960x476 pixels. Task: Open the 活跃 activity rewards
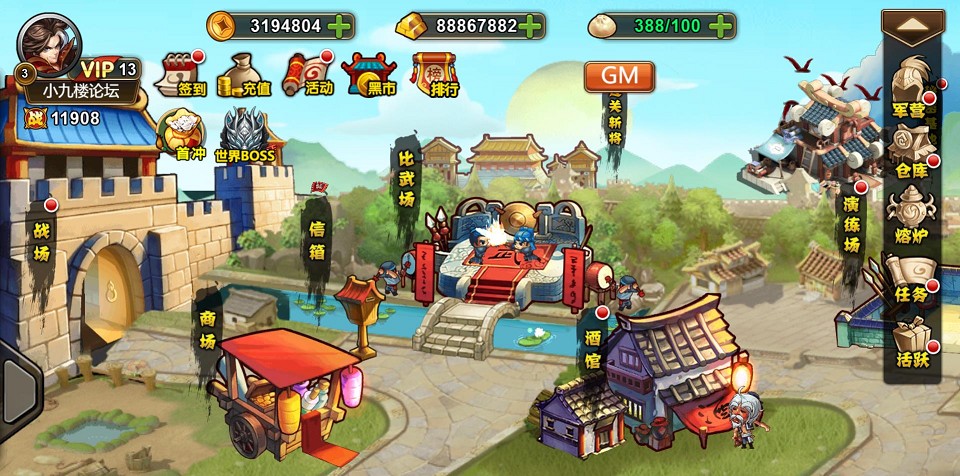pos(912,343)
